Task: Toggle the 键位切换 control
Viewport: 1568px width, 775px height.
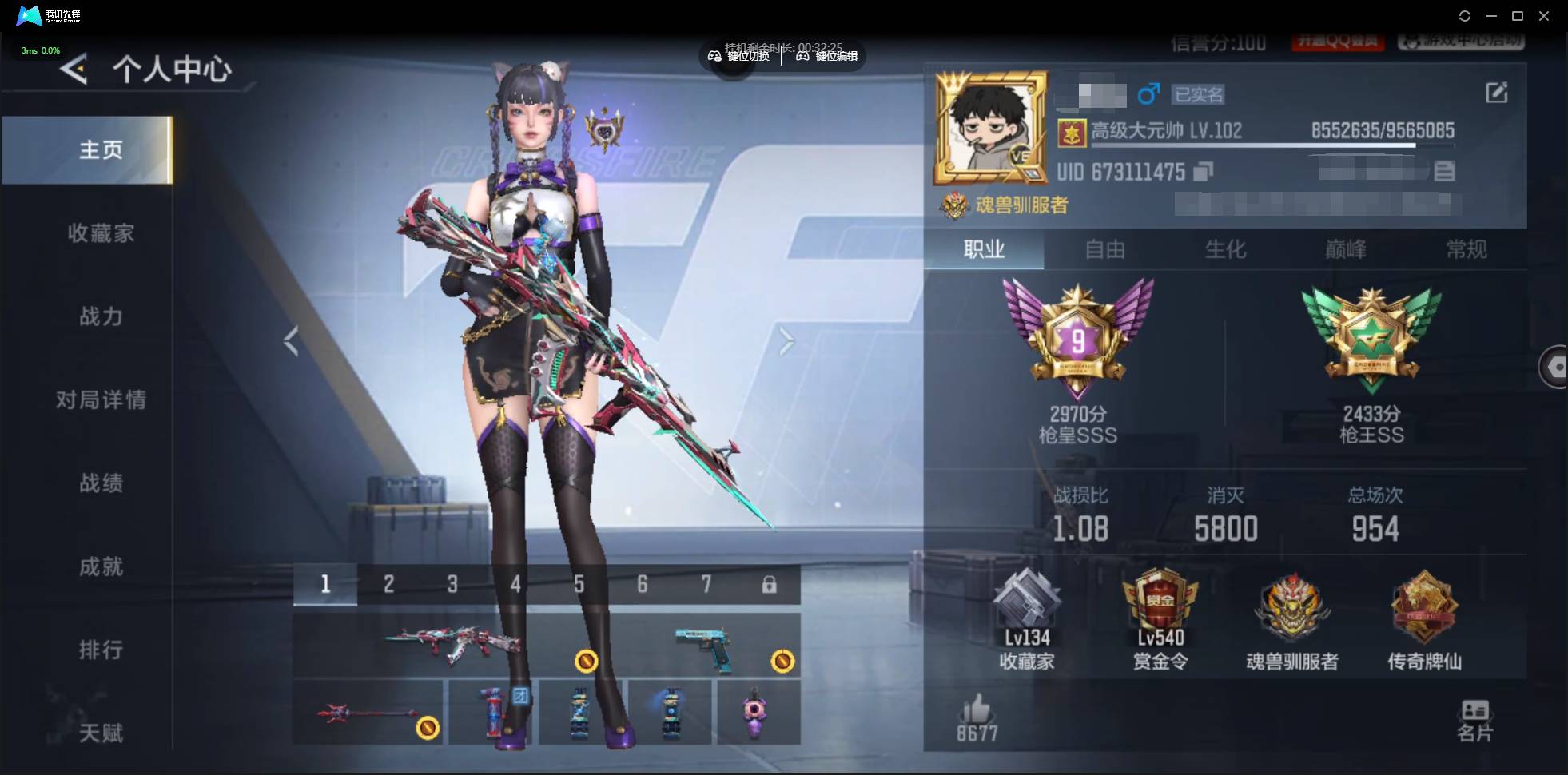Action: [x=738, y=56]
